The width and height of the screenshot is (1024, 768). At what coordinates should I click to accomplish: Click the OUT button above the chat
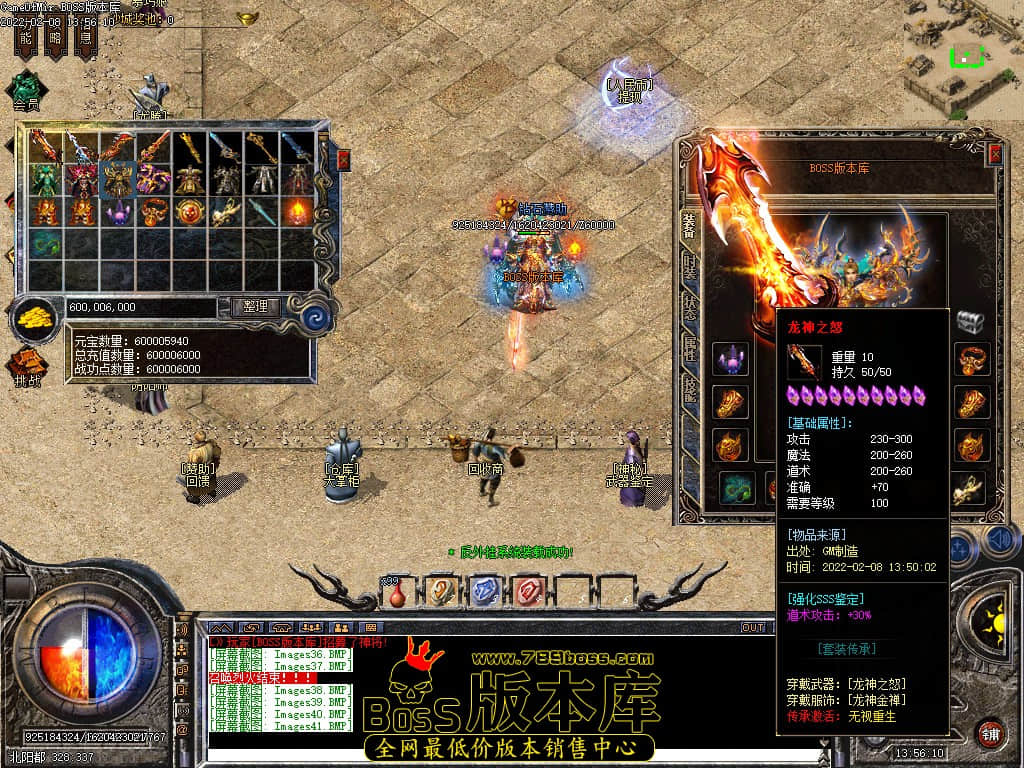coord(753,628)
